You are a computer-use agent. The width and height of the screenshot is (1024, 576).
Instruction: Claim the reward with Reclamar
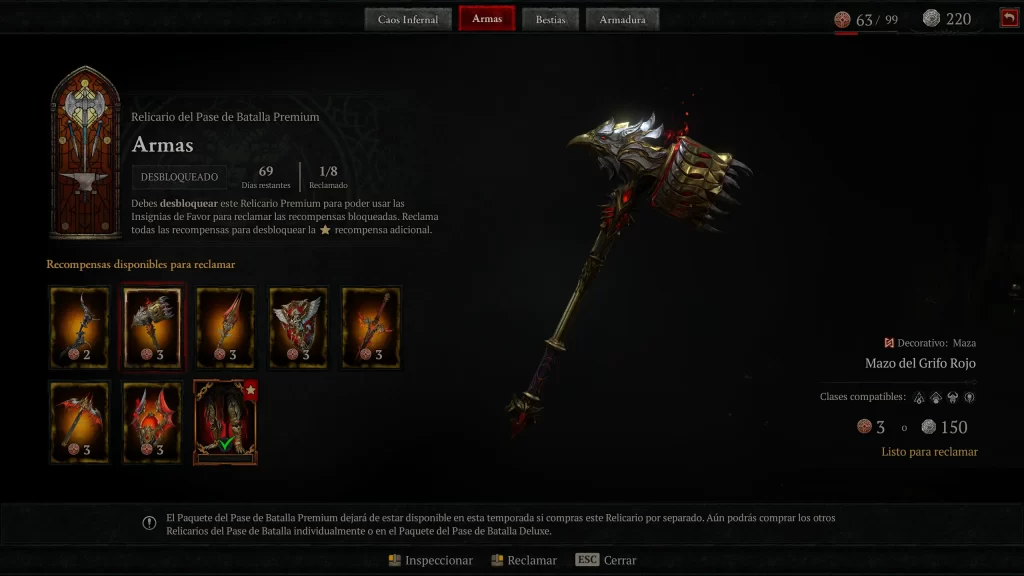coord(524,560)
